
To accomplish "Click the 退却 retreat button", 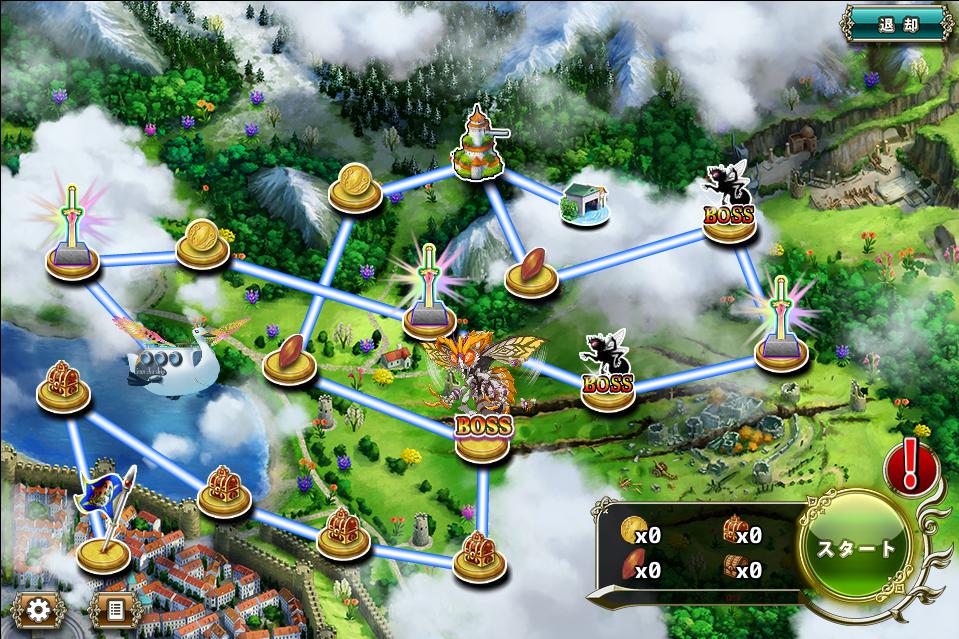I will click(x=895, y=22).
